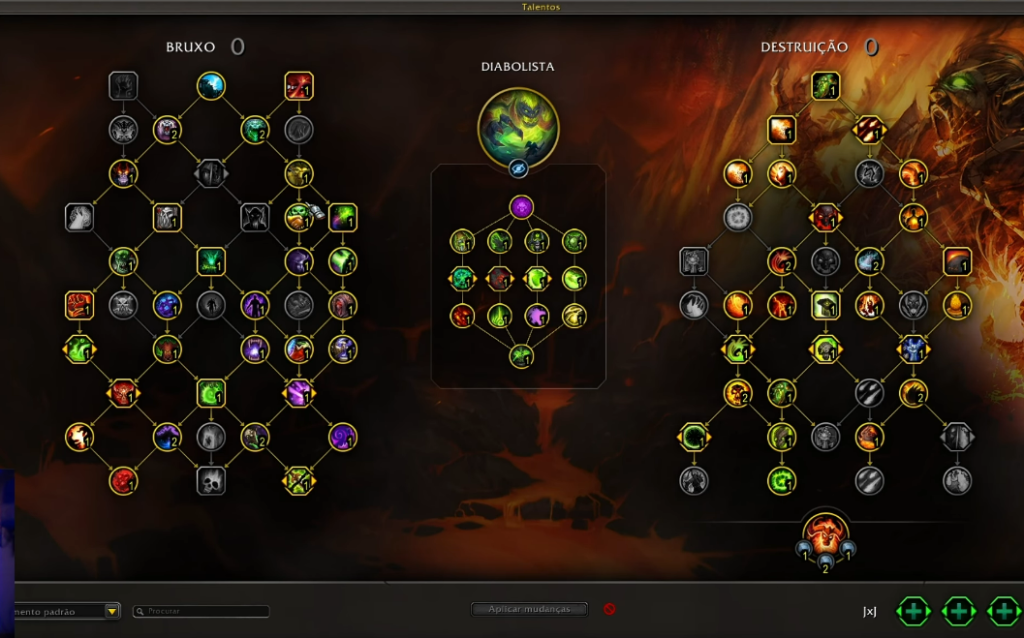Viewport: 1024px width, 638px height.
Task: Select the bottom capstone node of Diabolista tree
Action: point(520,356)
